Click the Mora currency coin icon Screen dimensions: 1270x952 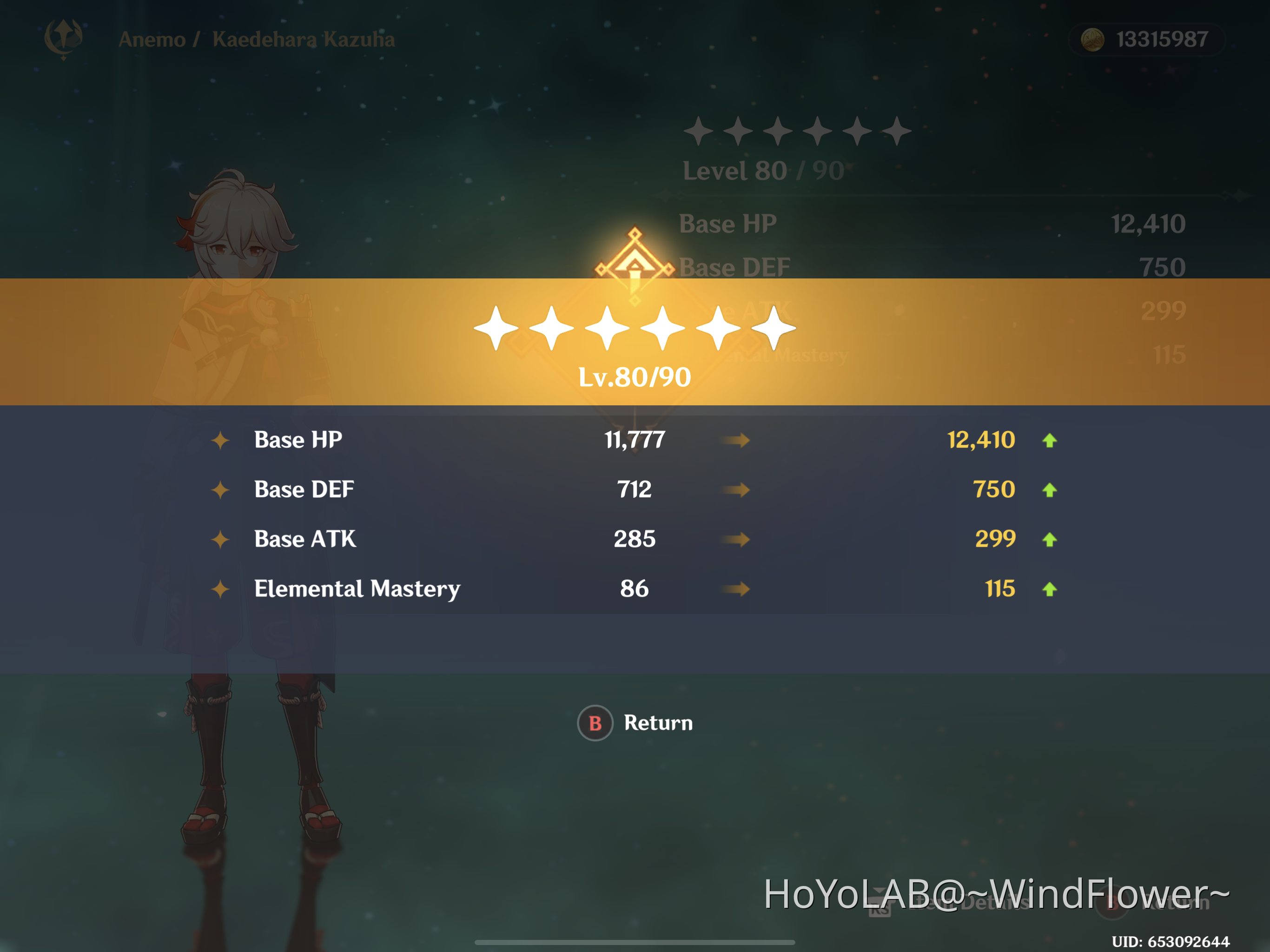1093,39
